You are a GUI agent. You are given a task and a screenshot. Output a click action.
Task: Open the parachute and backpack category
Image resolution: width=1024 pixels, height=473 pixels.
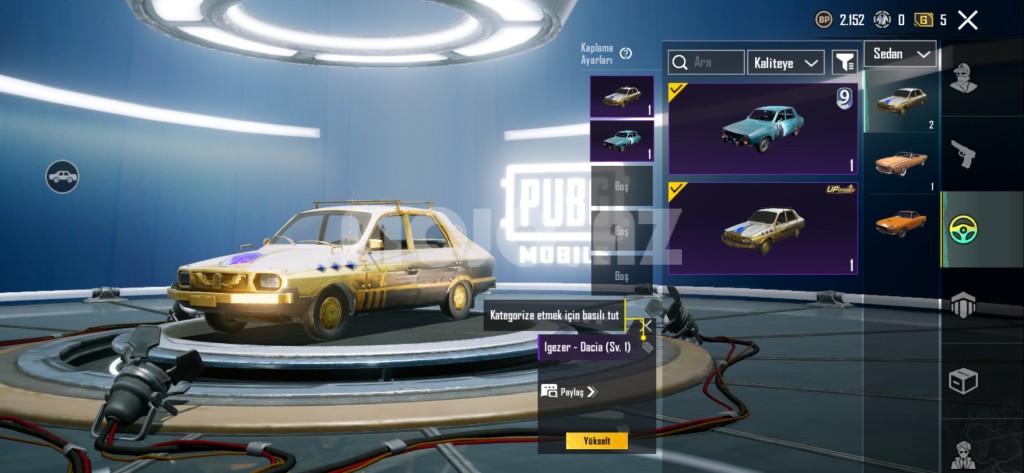tap(963, 305)
